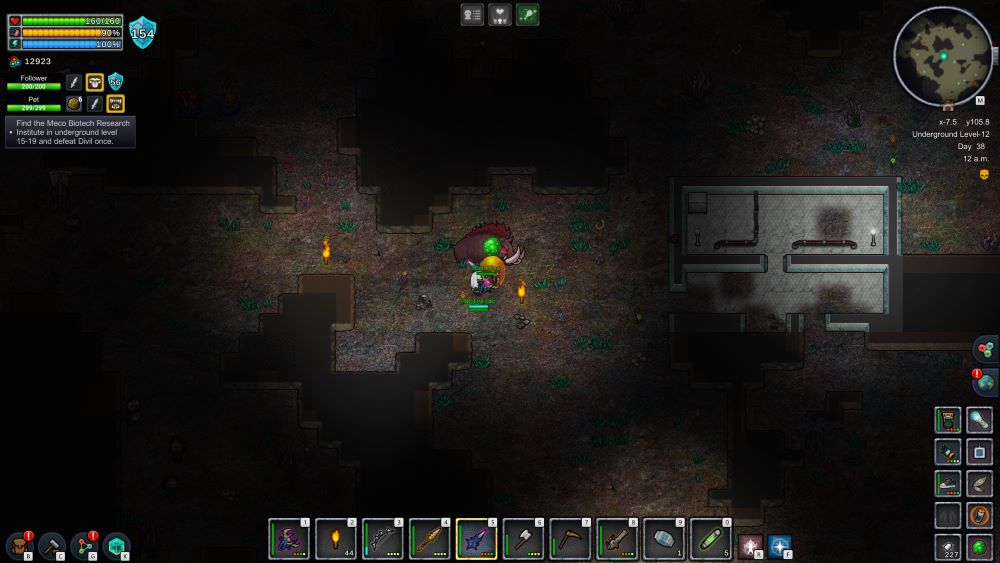Image resolution: width=1000 pixels, height=563 pixels.
Task: Activate the blue F skill icon
Action: click(x=780, y=546)
